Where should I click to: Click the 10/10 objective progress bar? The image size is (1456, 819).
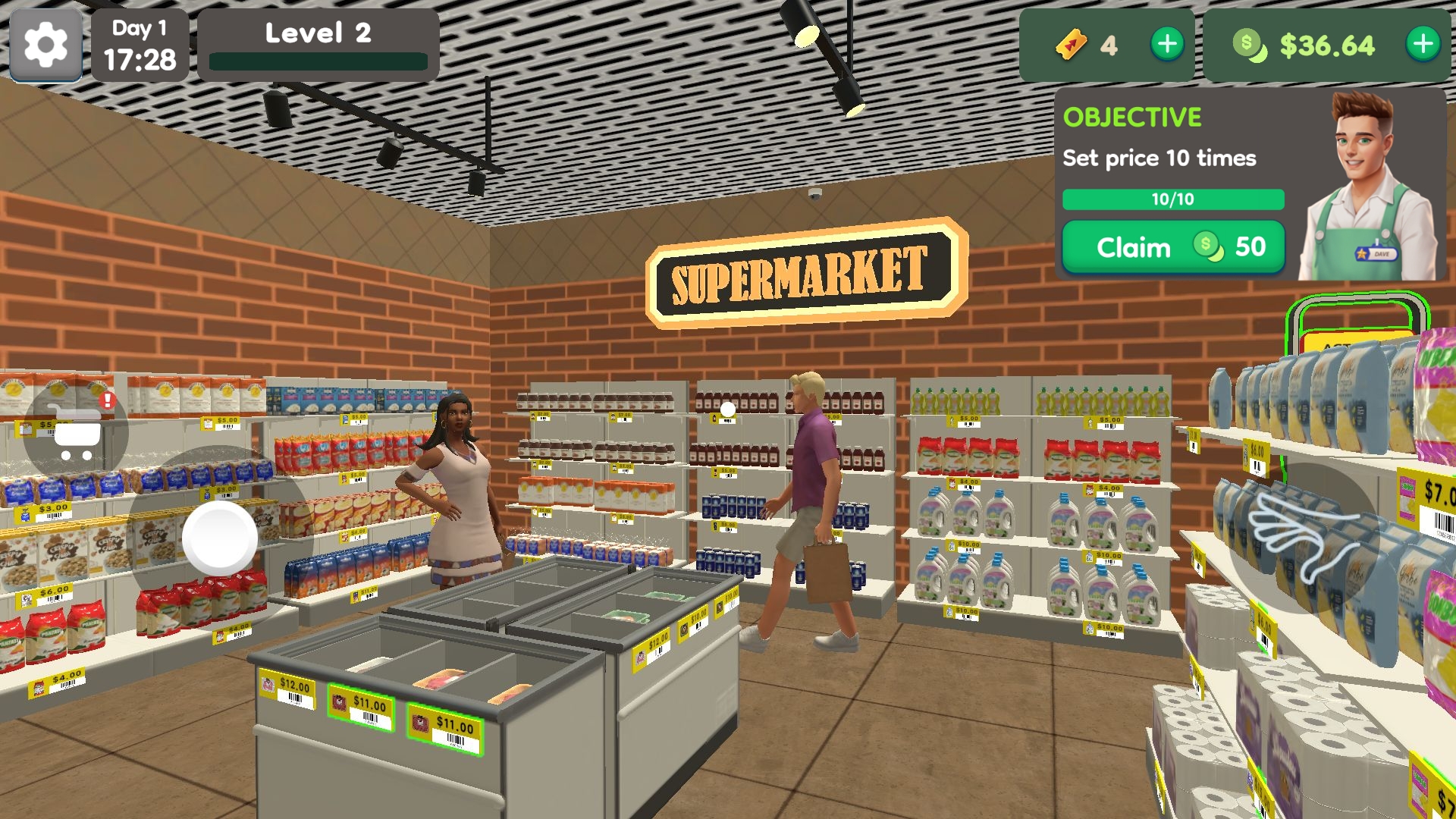[1173, 199]
